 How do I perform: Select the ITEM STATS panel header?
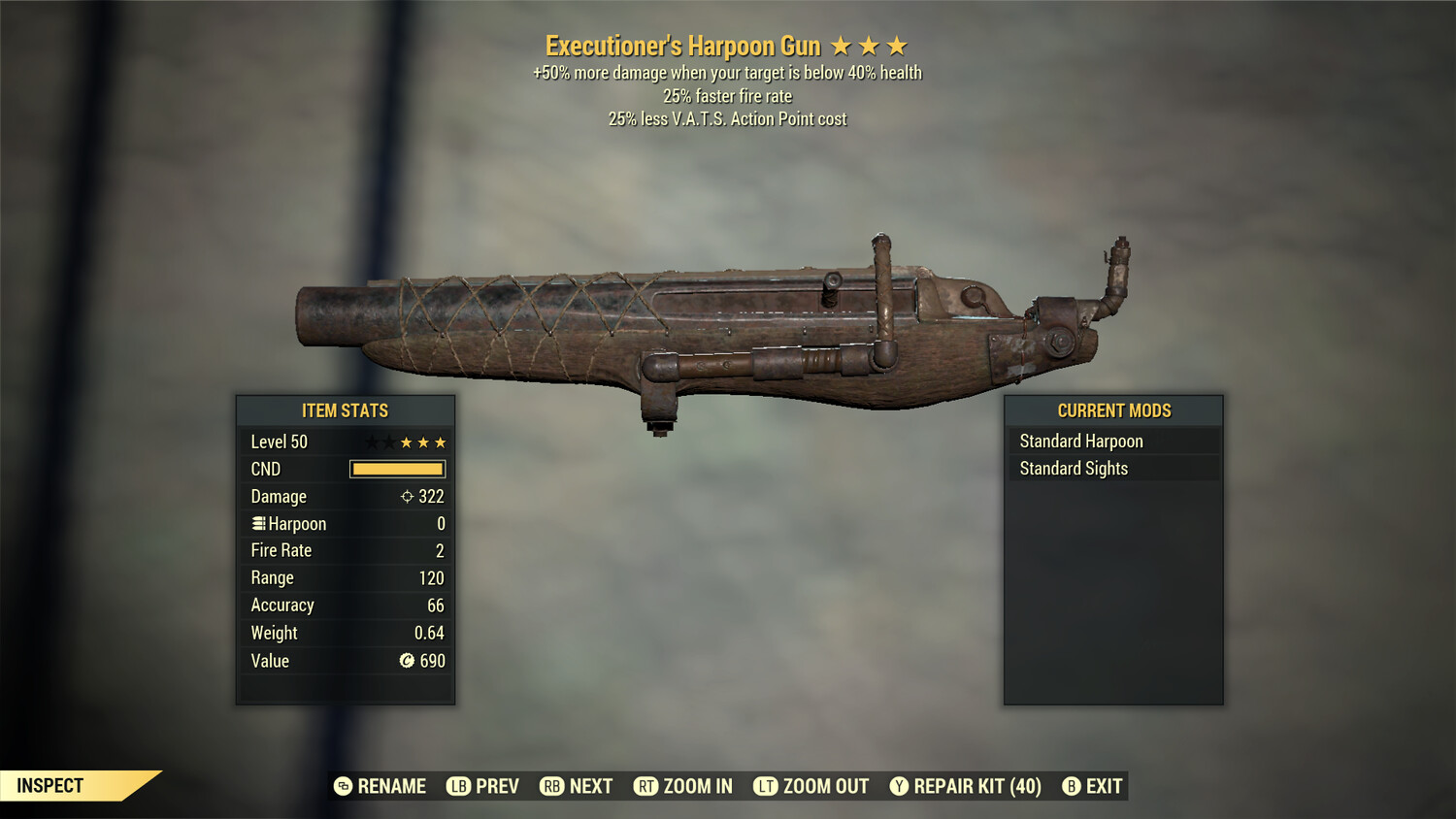coord(346,410)
